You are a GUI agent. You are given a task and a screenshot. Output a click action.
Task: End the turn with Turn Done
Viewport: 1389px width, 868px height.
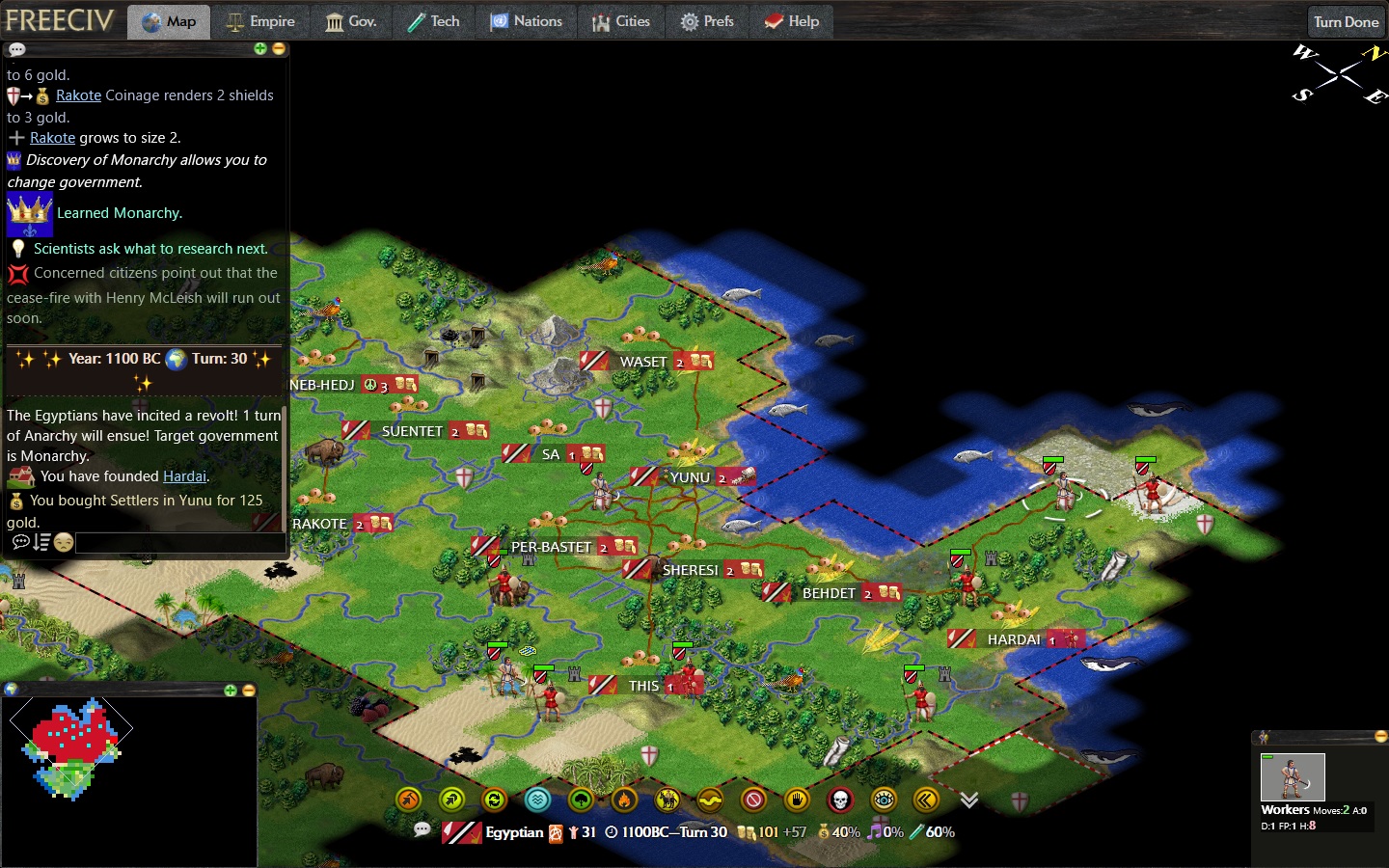tap(1346, 22)
